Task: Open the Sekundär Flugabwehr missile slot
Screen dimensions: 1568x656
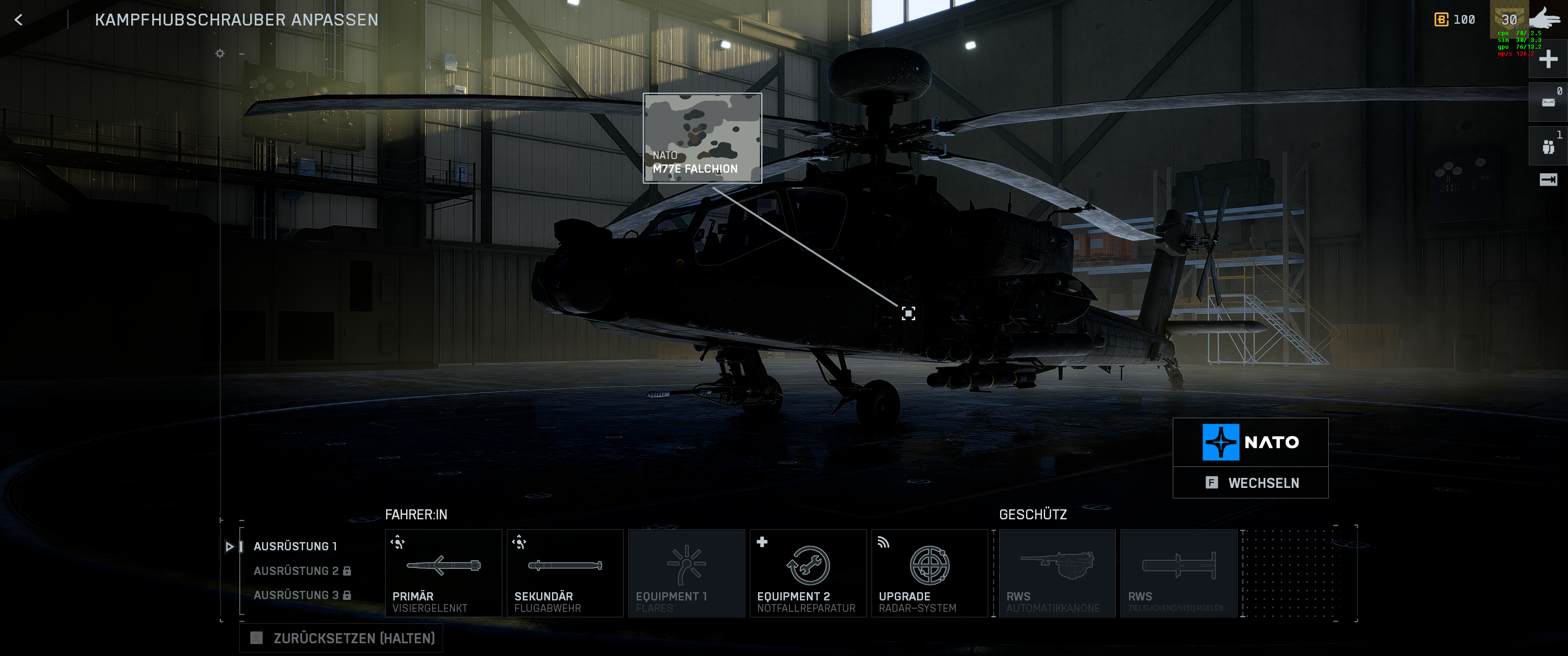Action: [x=564, y=573]
